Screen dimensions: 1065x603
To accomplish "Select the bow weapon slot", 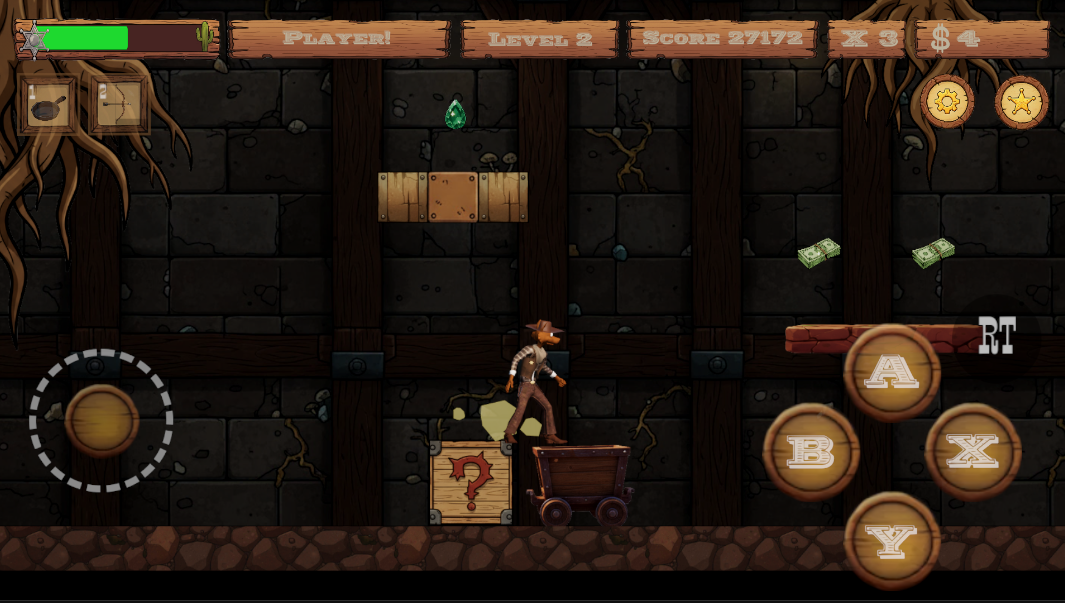I will click(120, 105).
